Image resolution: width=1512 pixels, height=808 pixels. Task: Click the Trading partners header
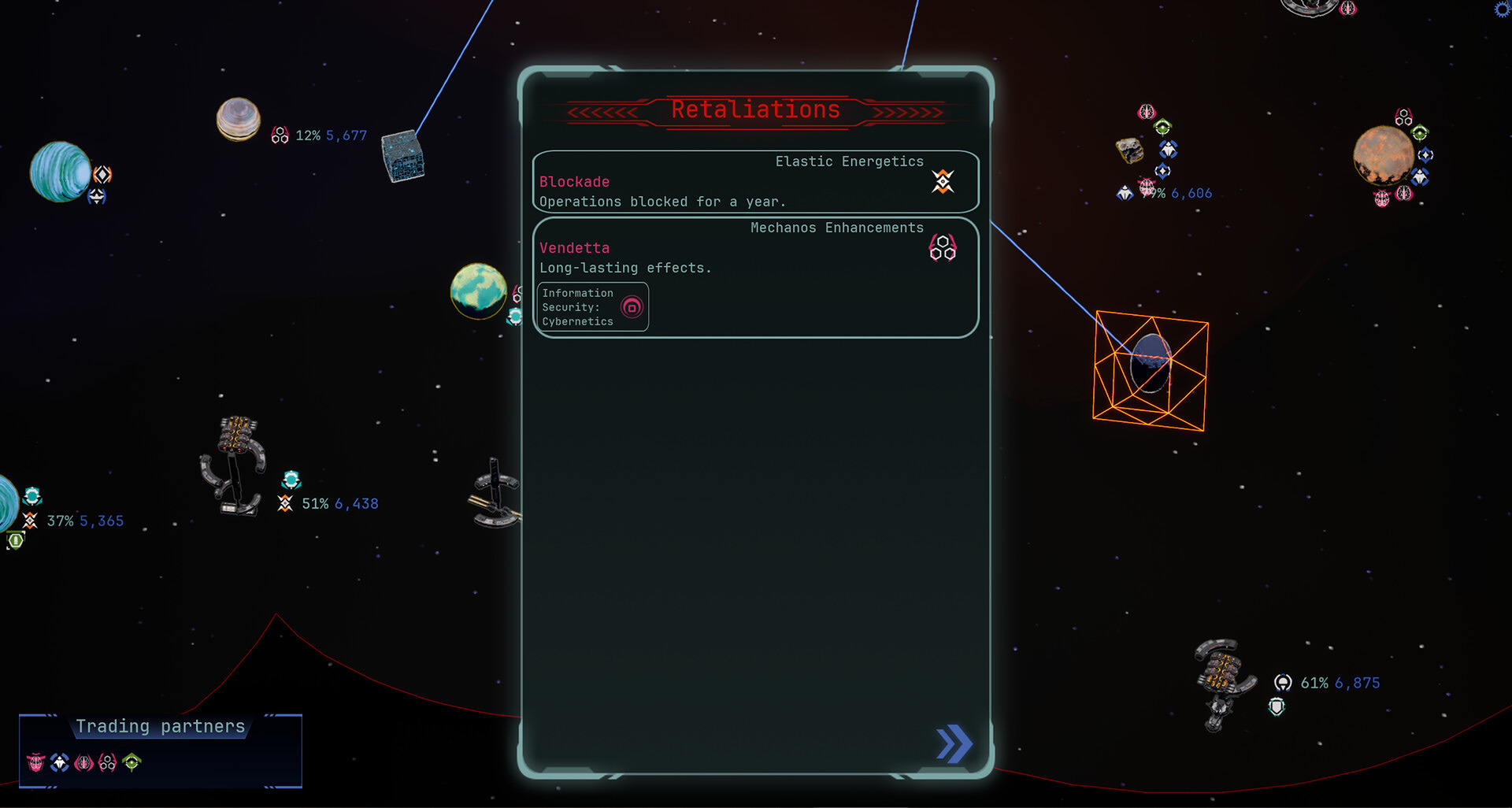[x=160, y=726]
